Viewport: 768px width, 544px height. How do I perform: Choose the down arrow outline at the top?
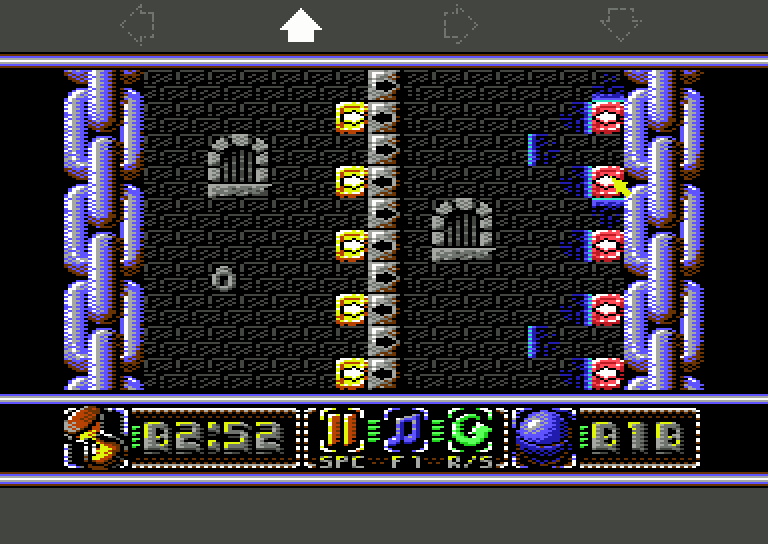point(621,25)
